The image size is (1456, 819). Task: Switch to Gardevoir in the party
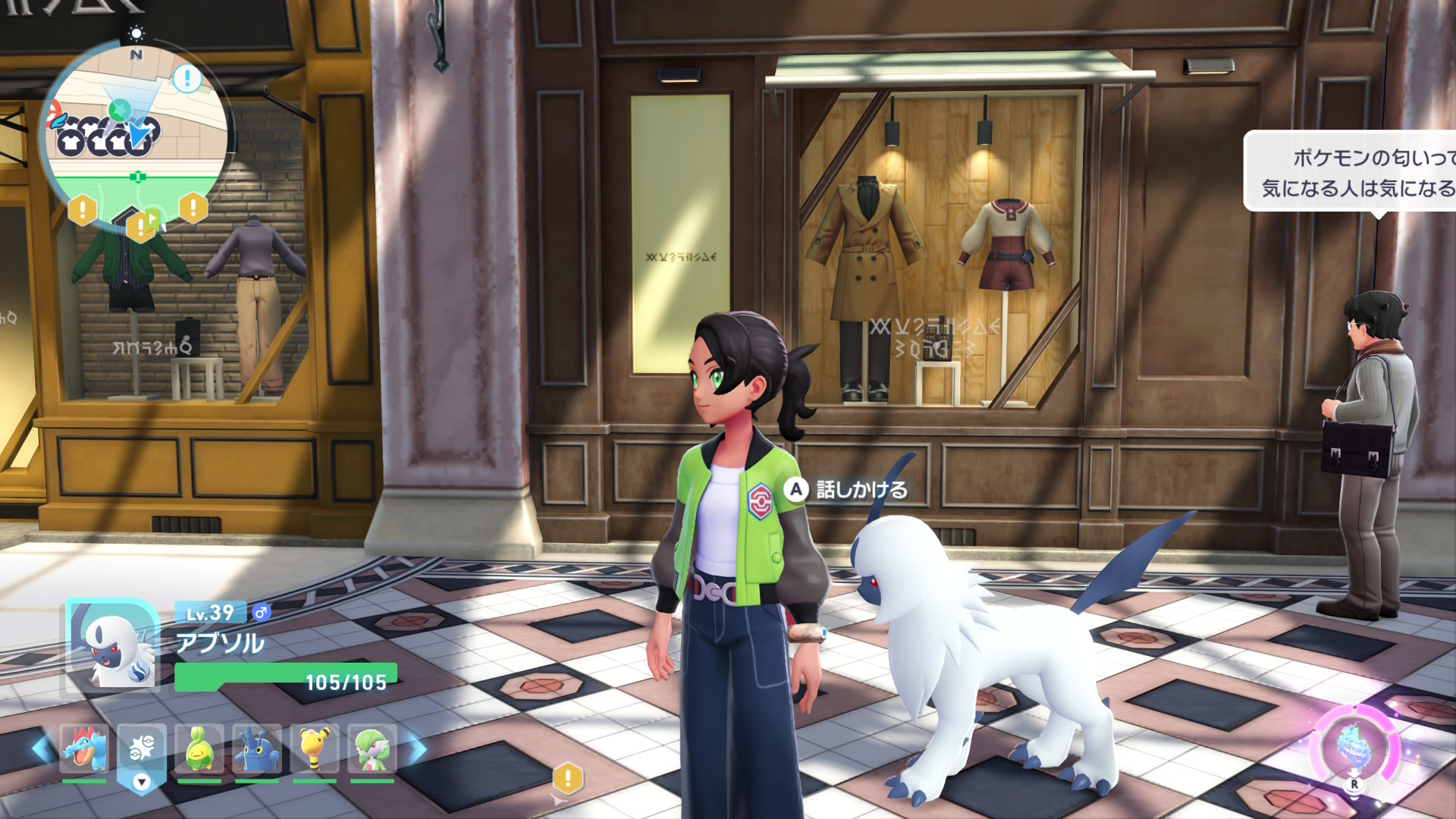372,749
